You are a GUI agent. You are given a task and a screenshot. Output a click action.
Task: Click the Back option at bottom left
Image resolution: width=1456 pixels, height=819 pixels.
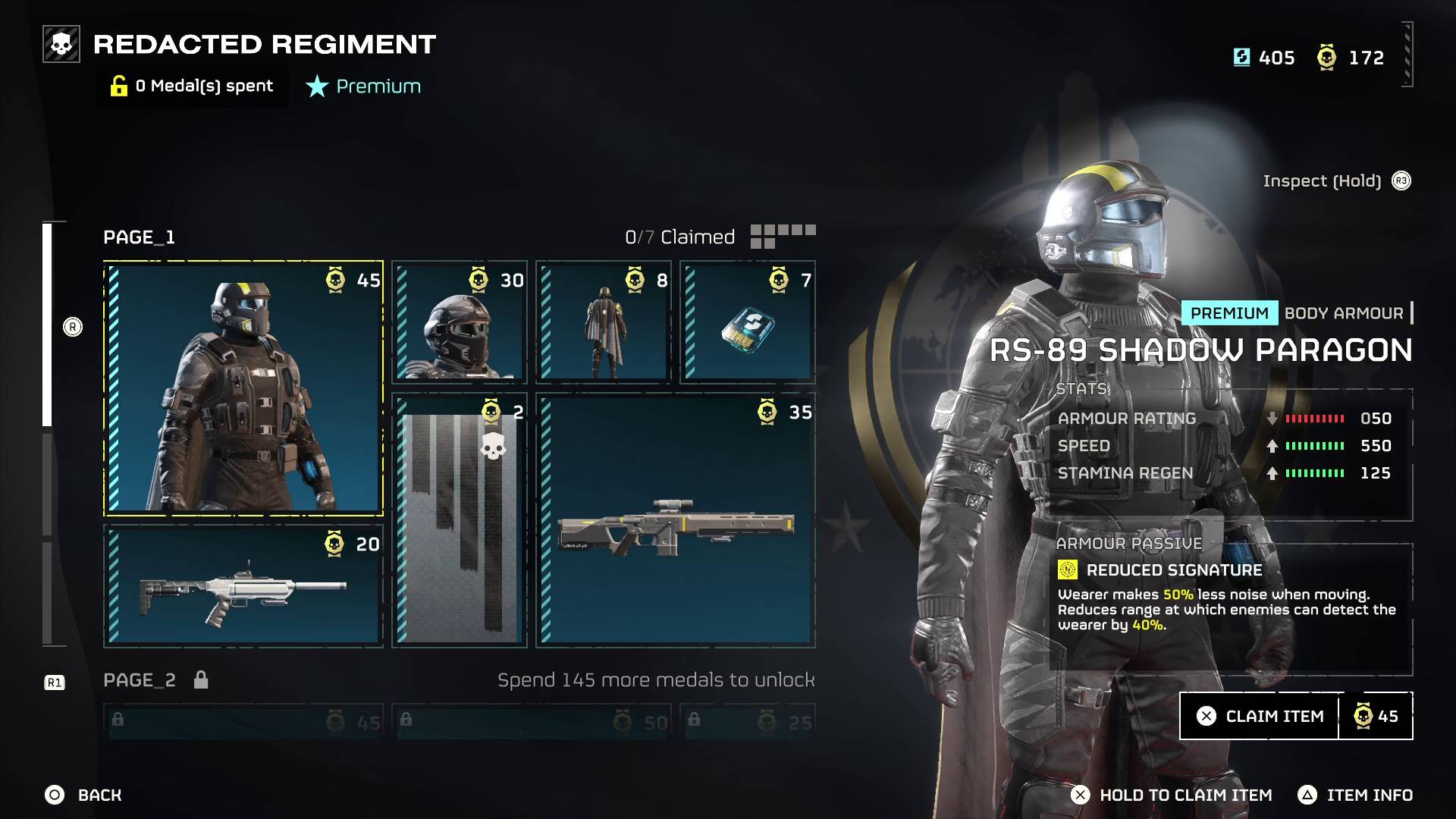83,795
